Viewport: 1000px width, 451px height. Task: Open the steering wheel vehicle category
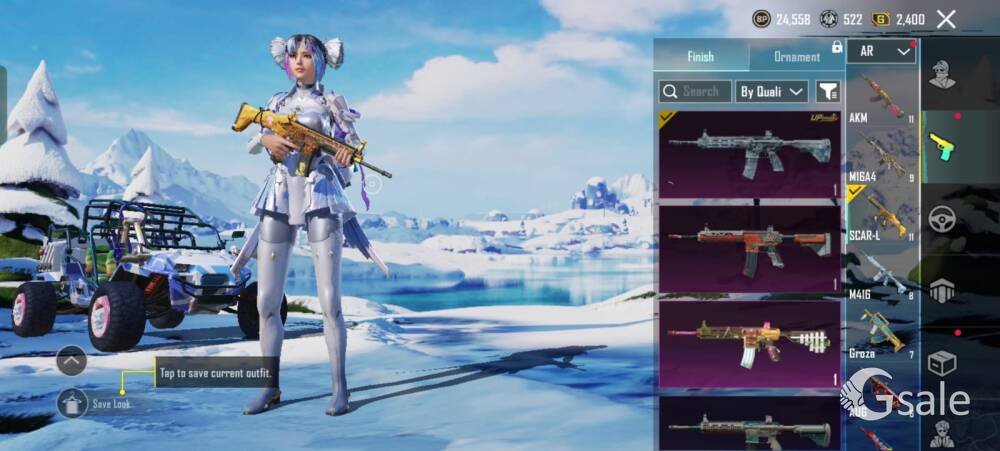[941, 219]
